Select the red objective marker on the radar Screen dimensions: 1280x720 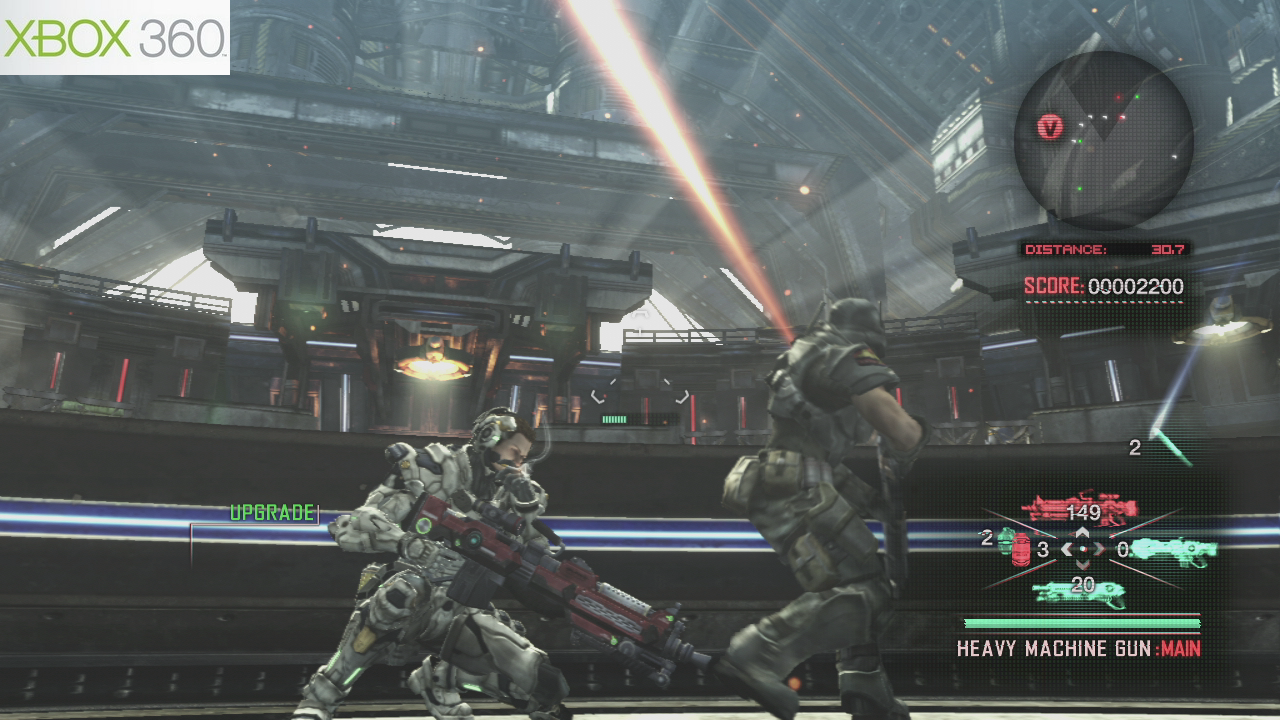(1049, 126)
